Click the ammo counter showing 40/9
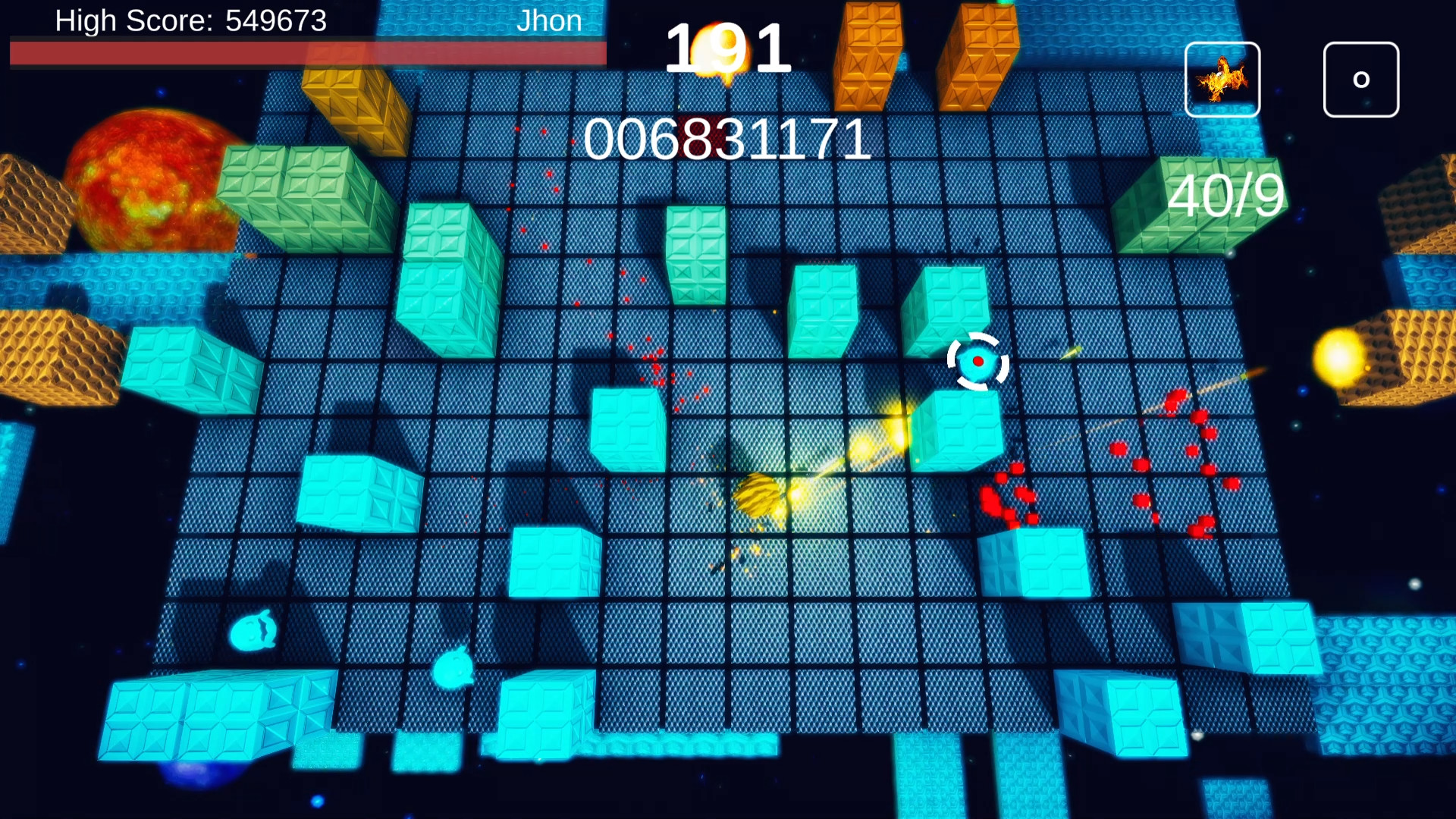Image resolution: width=1456 pixels, height=819 pixels. click(x=1225, y=197)
